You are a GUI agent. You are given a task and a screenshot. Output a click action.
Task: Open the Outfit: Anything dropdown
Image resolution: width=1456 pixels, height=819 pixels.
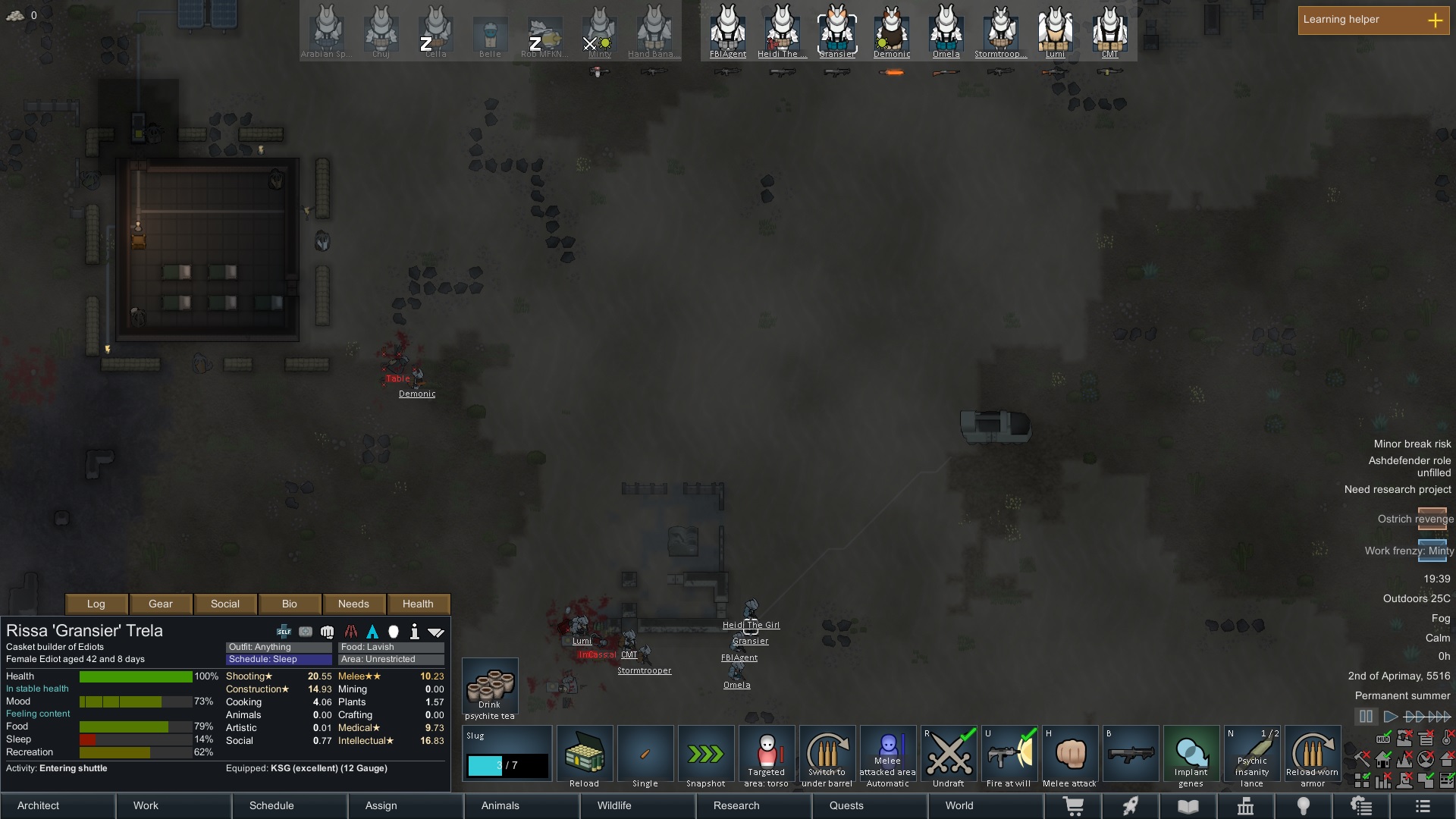278,647
